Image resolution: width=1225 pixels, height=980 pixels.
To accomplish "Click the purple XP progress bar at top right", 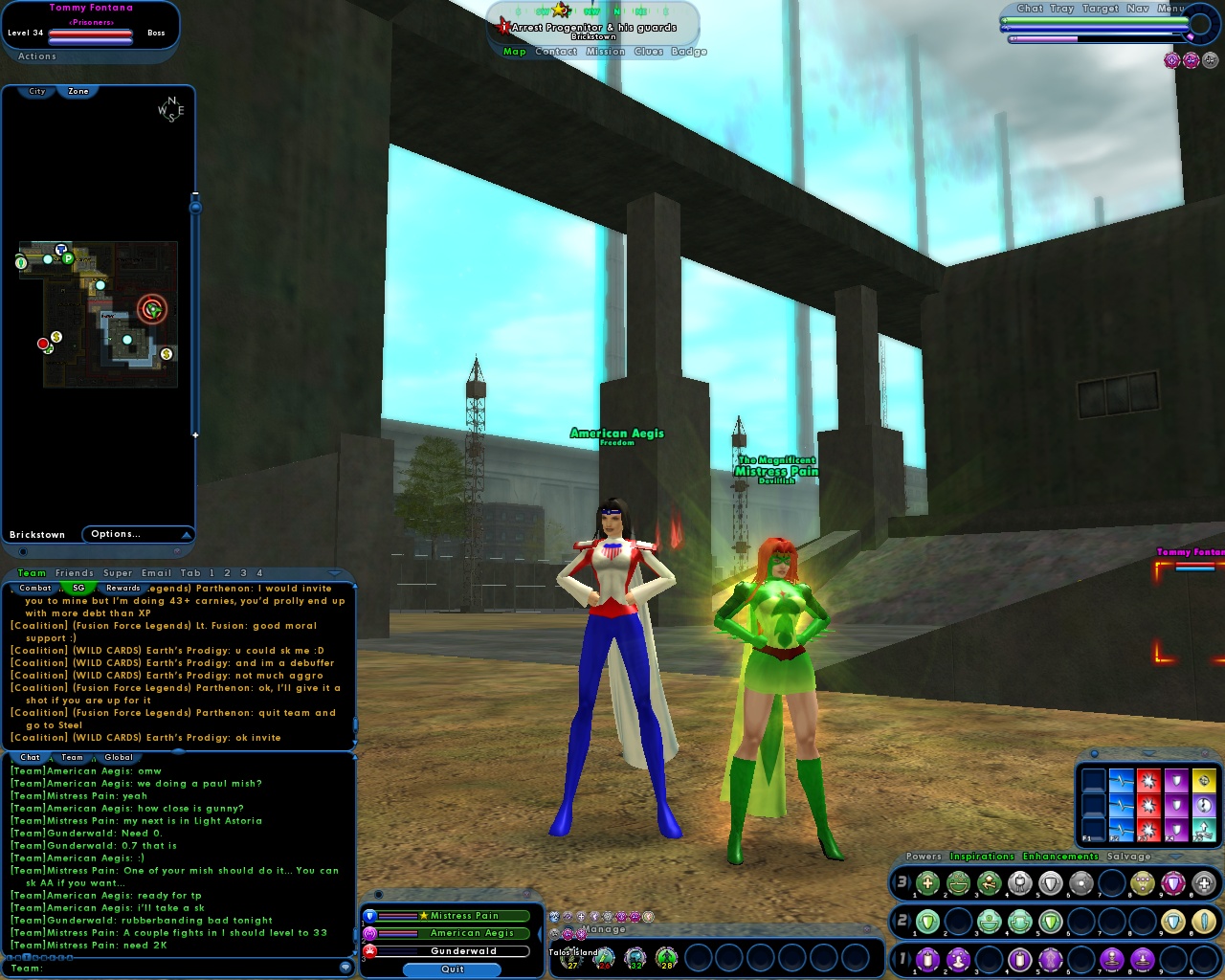I will point(1043,37).
